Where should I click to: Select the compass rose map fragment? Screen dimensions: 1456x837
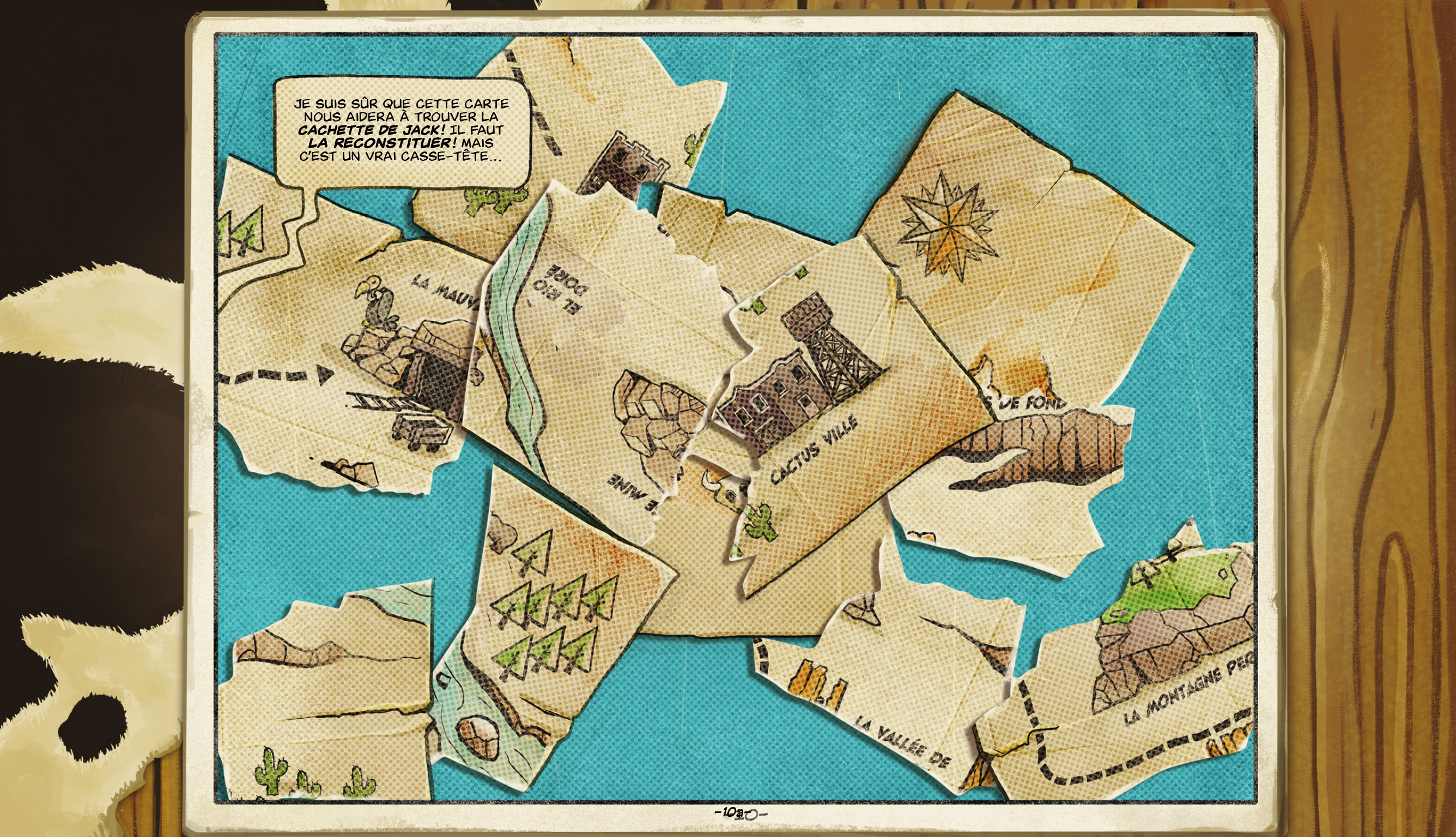tap(1012, 241)
